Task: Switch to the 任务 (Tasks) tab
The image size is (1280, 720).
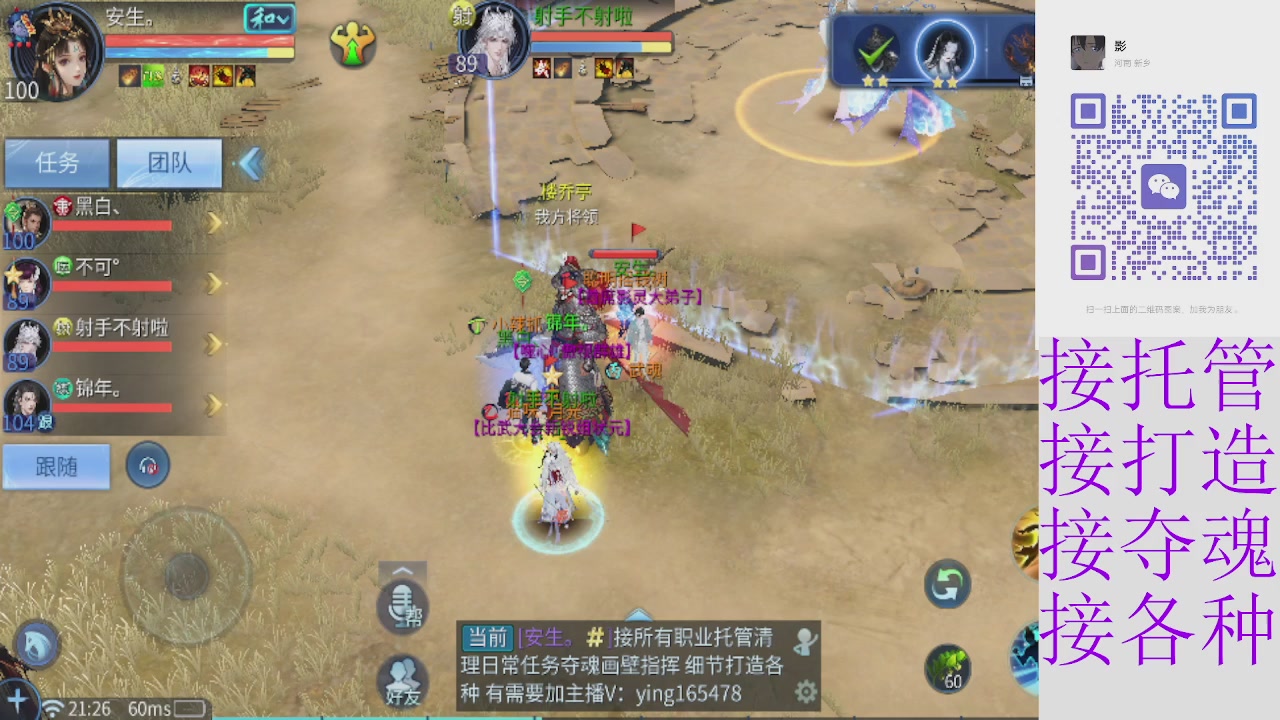Action: 57,163
